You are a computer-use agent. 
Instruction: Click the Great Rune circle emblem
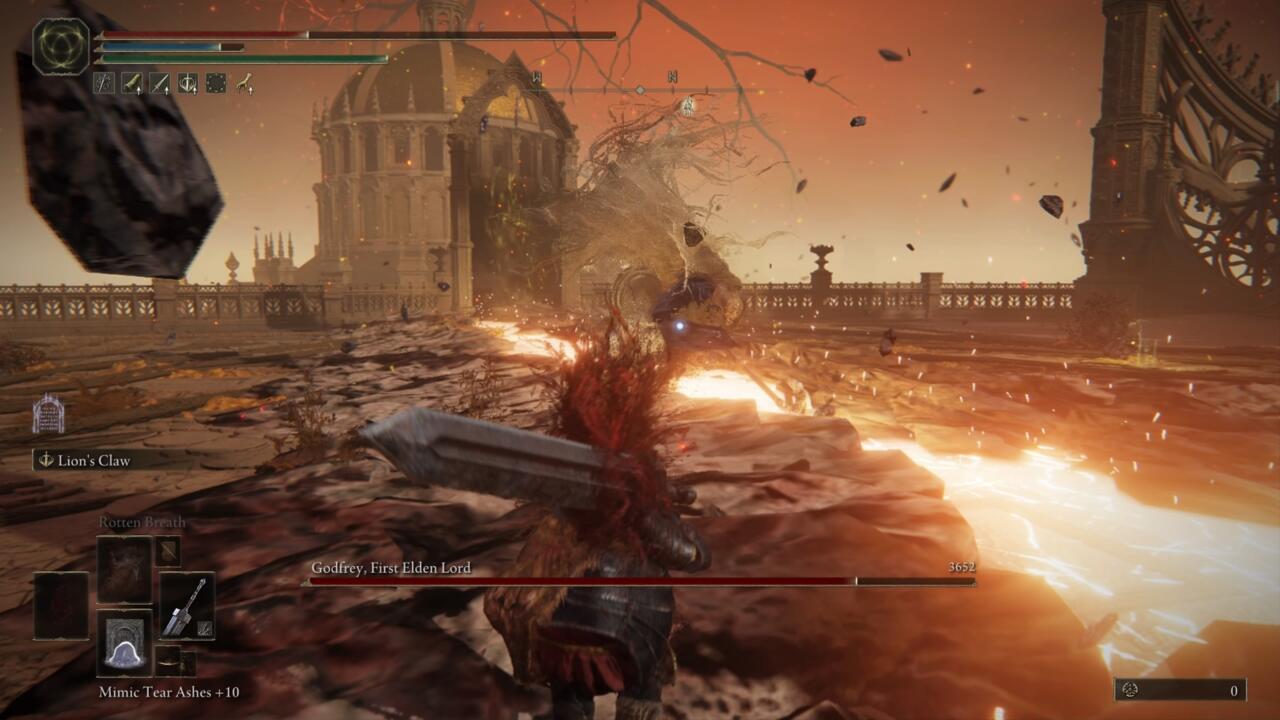[x=61, y=46]
